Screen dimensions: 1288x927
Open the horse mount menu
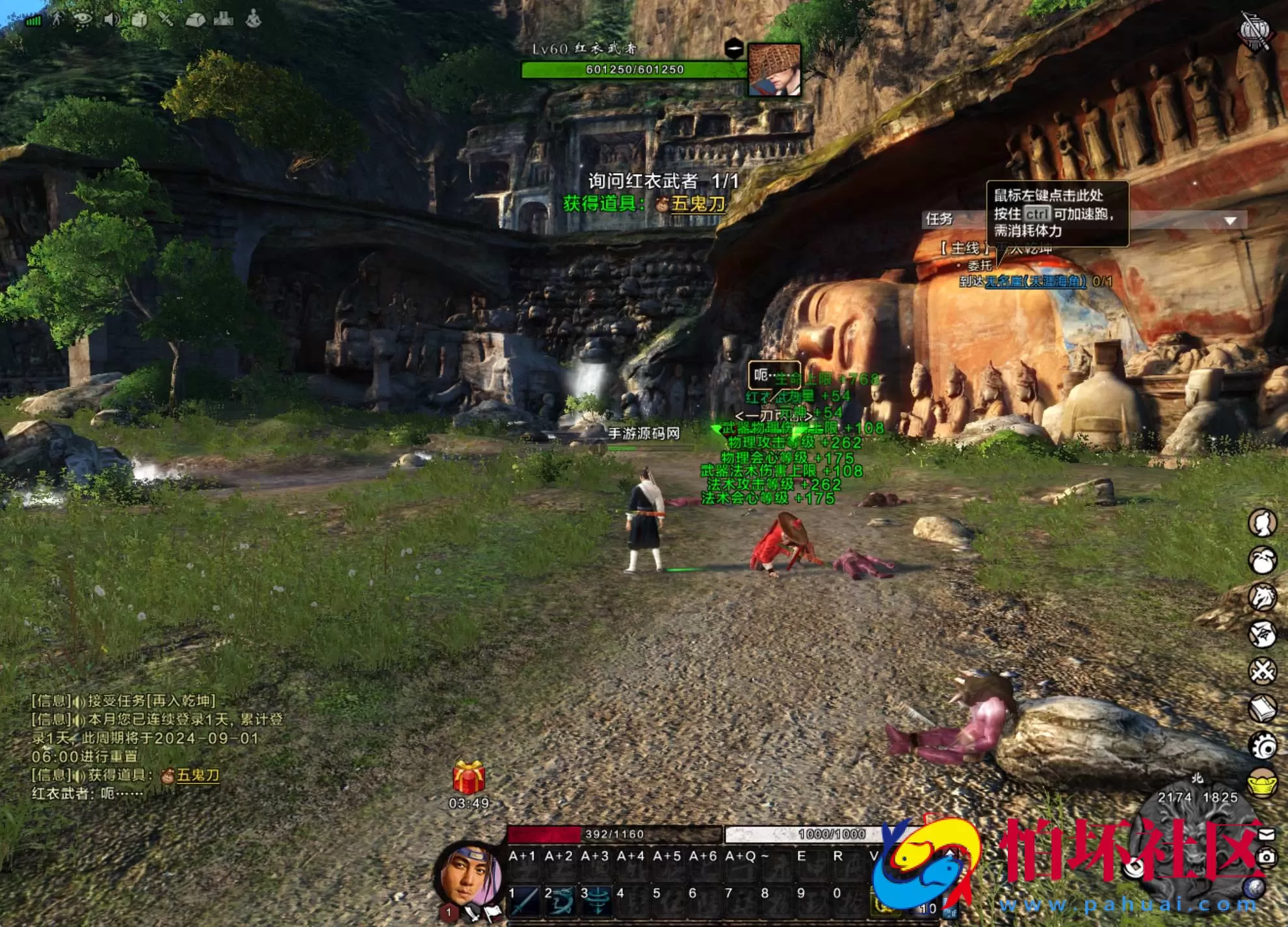click(1263, 597)
